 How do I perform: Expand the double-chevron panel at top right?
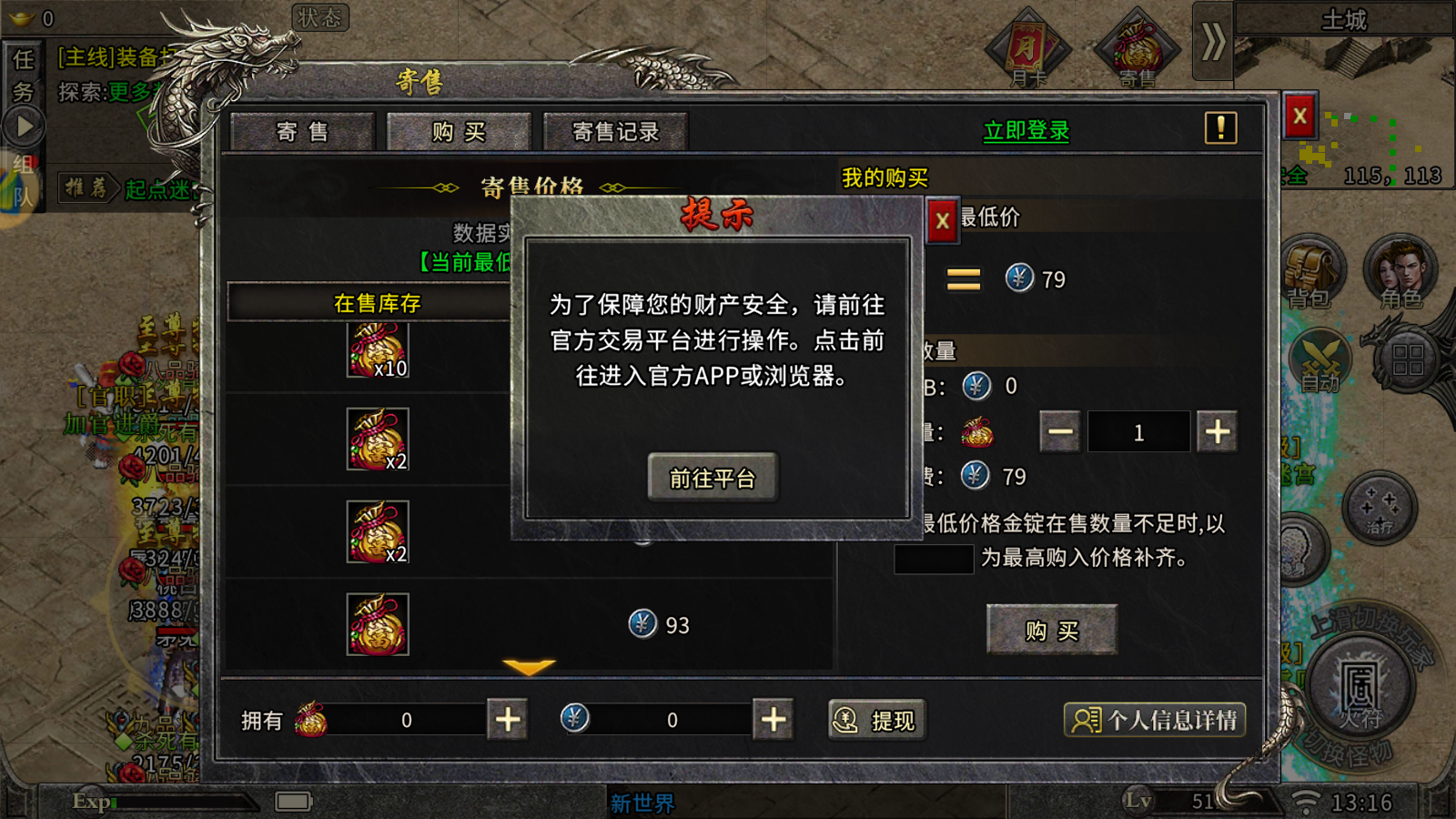click(1212, 42)
